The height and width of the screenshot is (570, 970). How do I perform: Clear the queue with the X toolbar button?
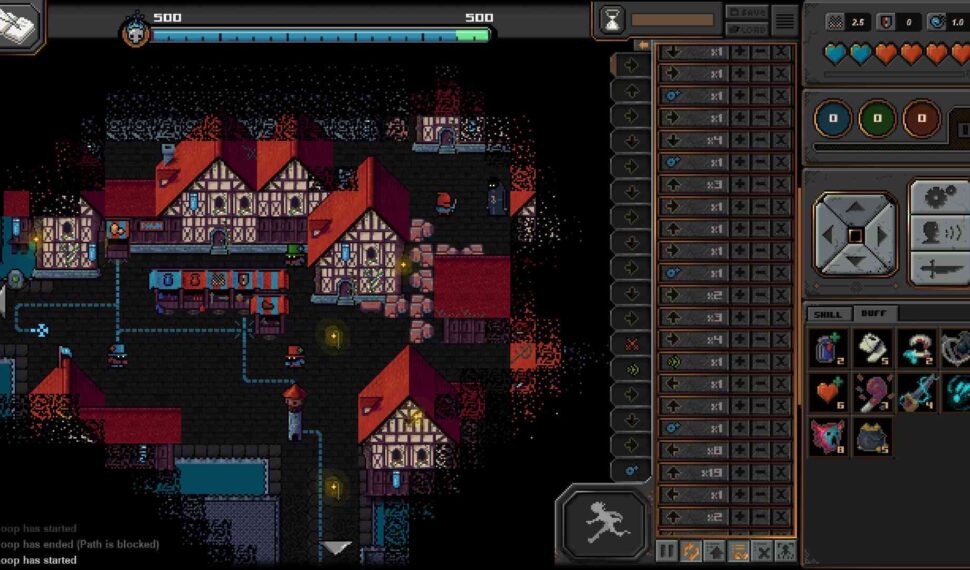pos(763,551)
